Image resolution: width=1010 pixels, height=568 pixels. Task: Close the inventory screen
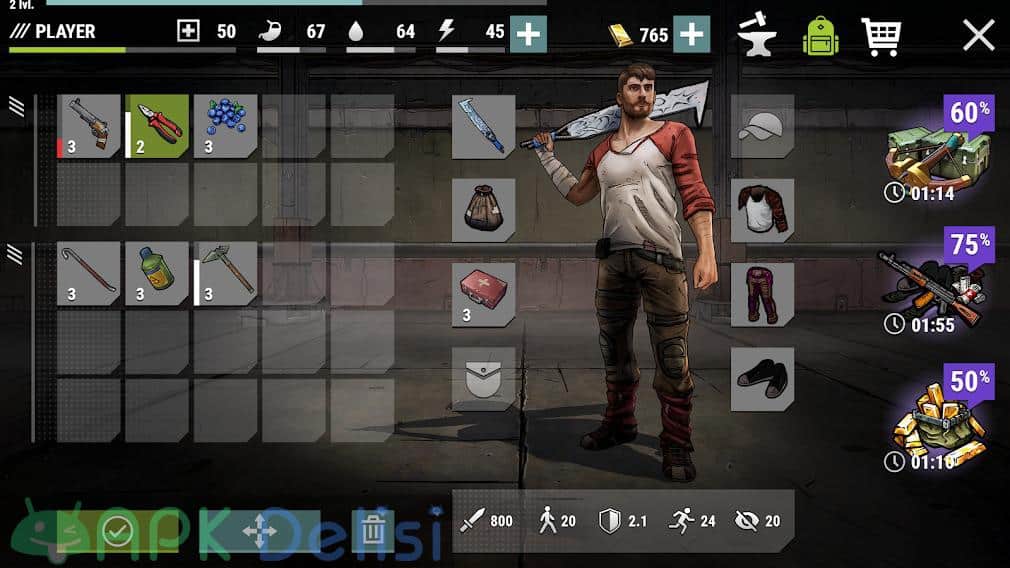(978, 35)
